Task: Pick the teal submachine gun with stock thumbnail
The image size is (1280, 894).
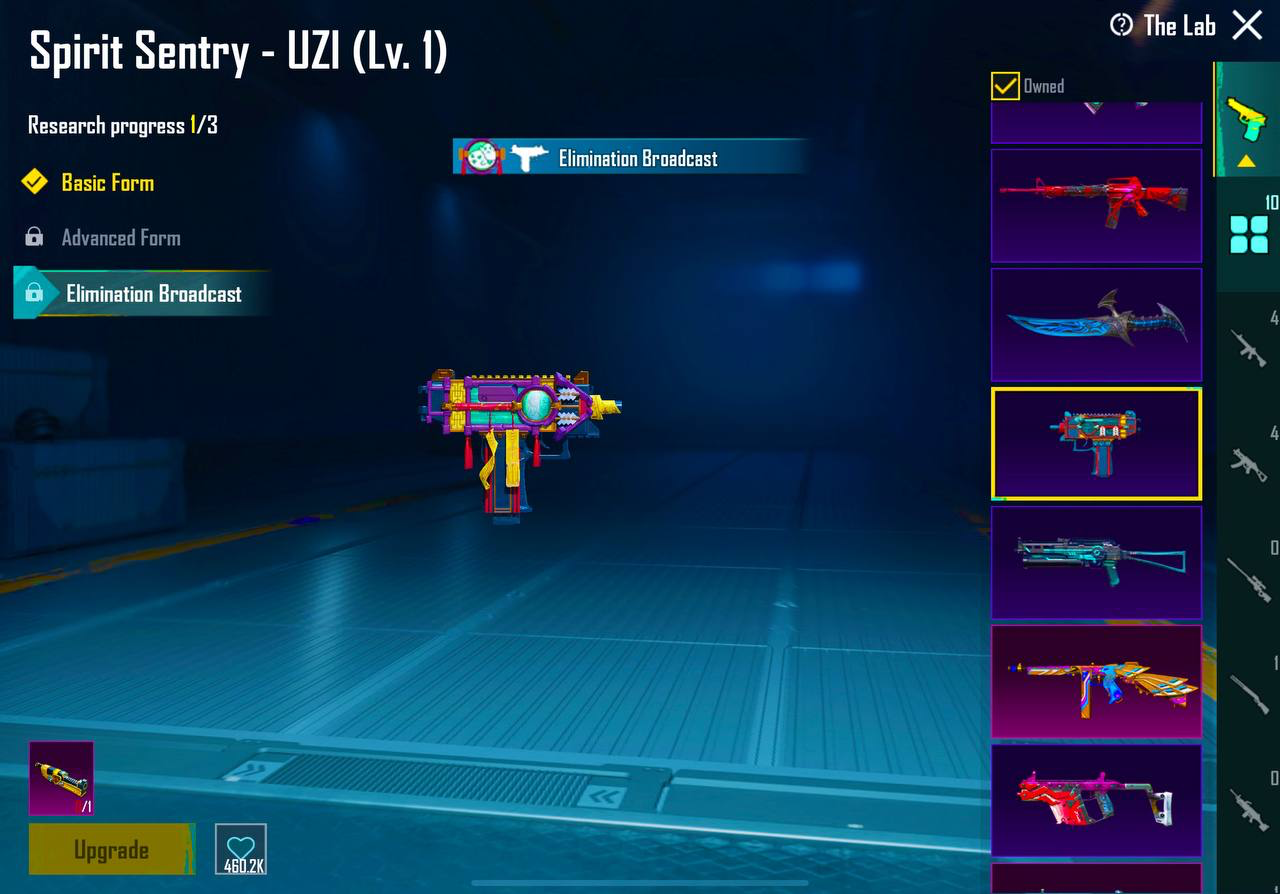Action: 1096,562
